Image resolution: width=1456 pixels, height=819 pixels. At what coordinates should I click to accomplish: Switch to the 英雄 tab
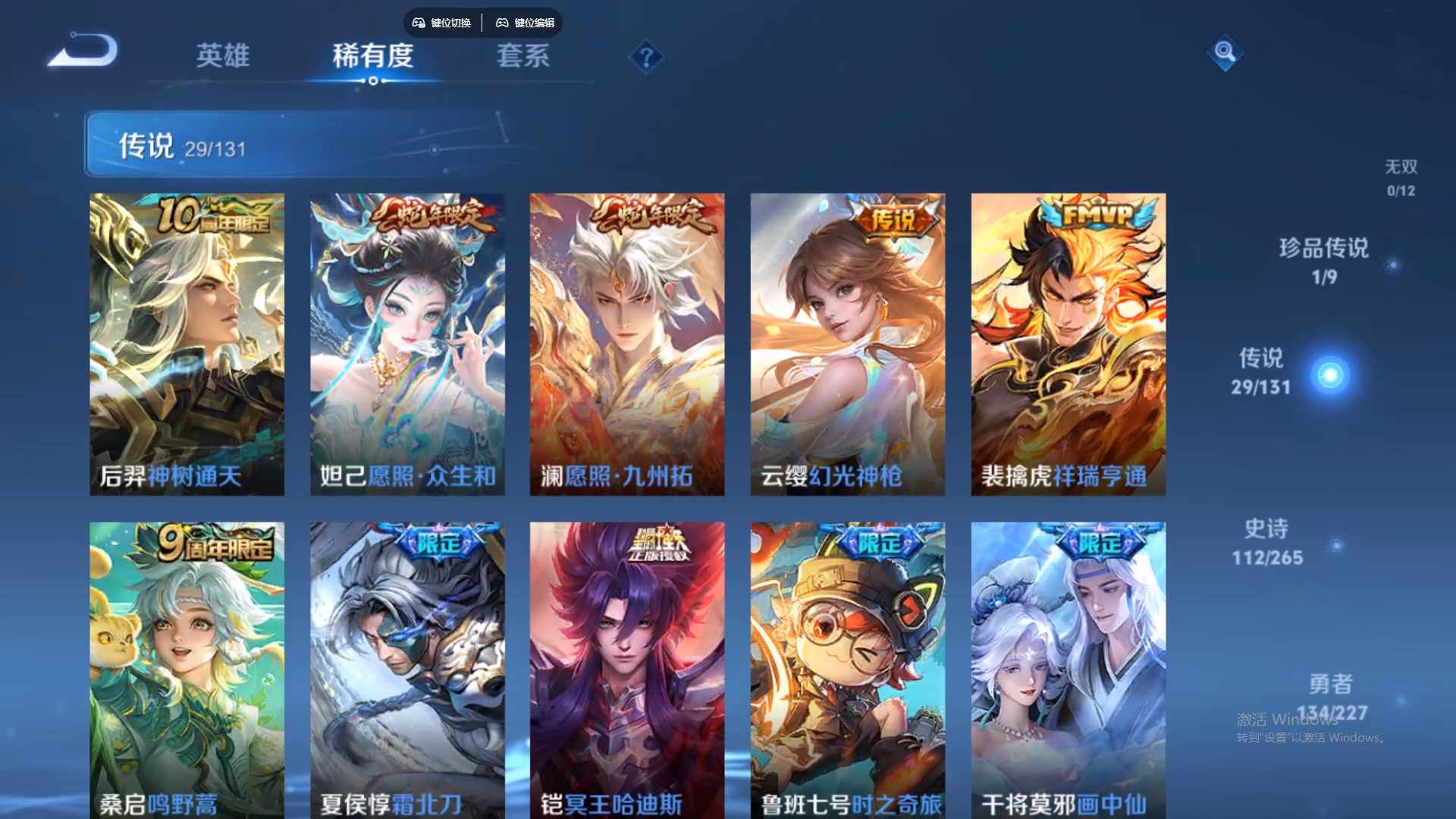pos(224,57)
